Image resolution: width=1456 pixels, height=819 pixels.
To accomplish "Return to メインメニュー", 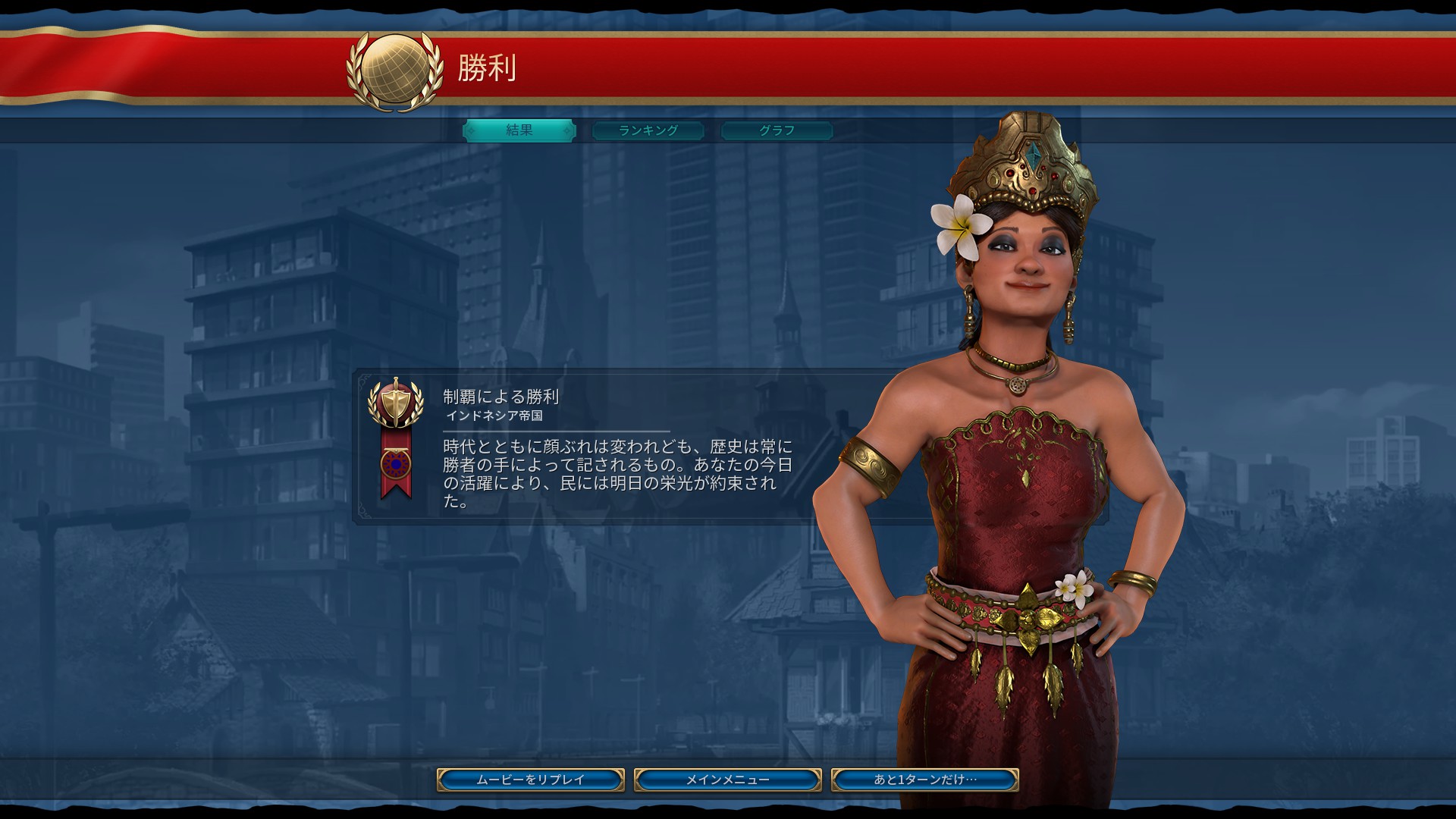I will coord(728,780).
